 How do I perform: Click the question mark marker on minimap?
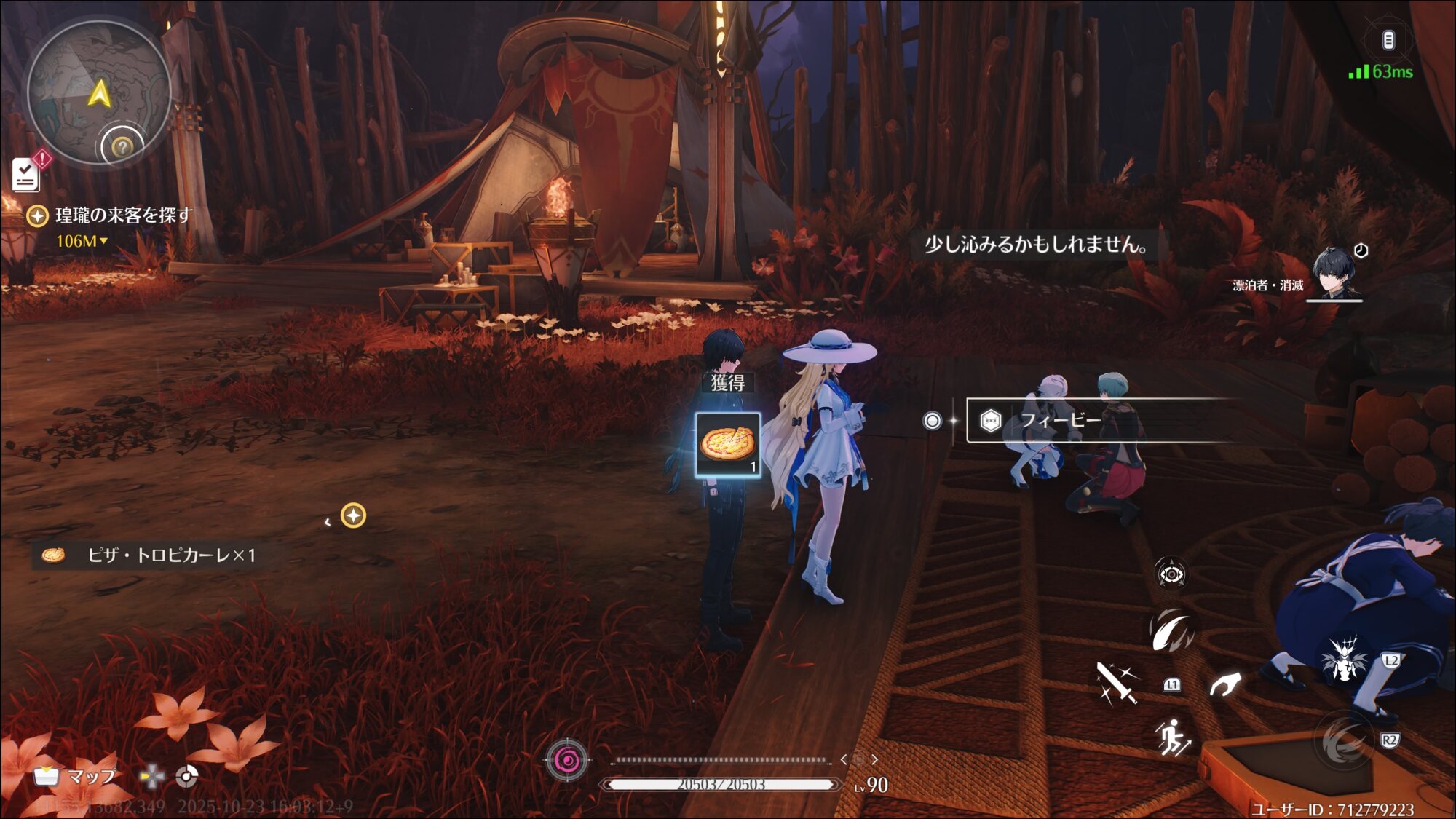(x=122, y=147)
